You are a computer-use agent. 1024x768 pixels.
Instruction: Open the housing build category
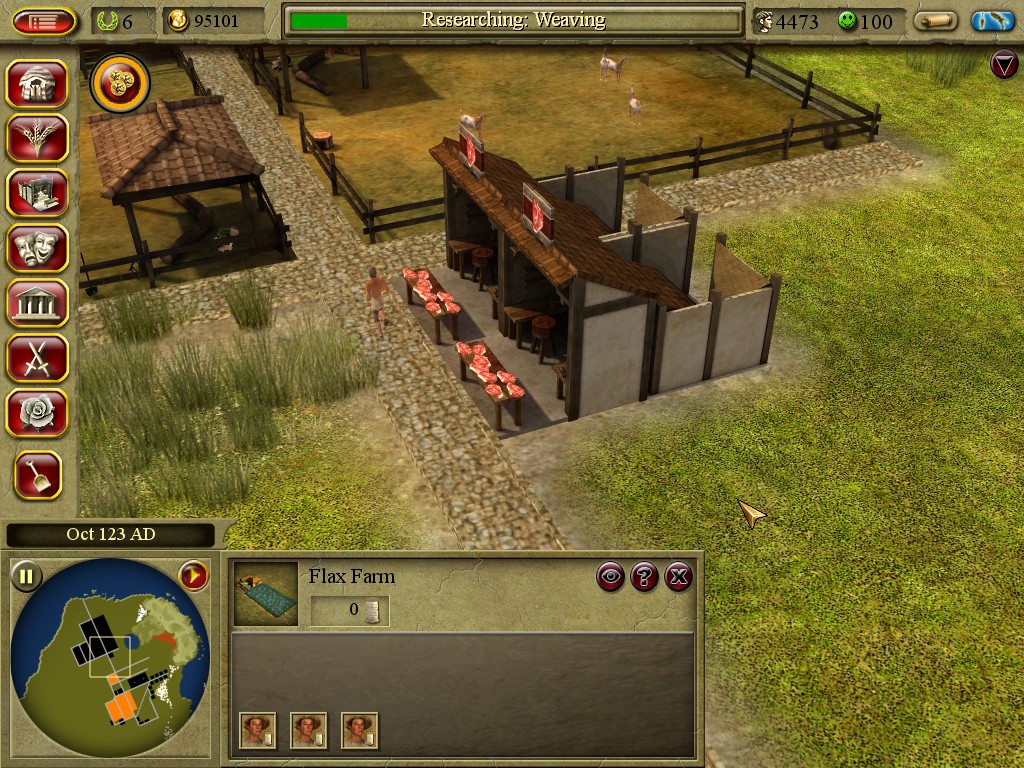[x=38, y=84]
